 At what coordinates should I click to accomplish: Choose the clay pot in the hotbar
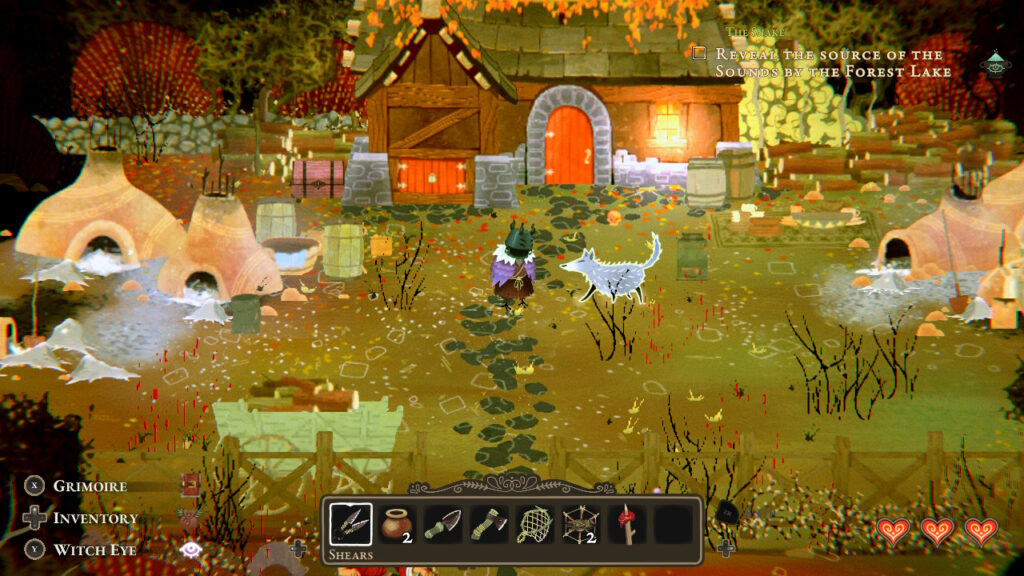pos(397,524)
